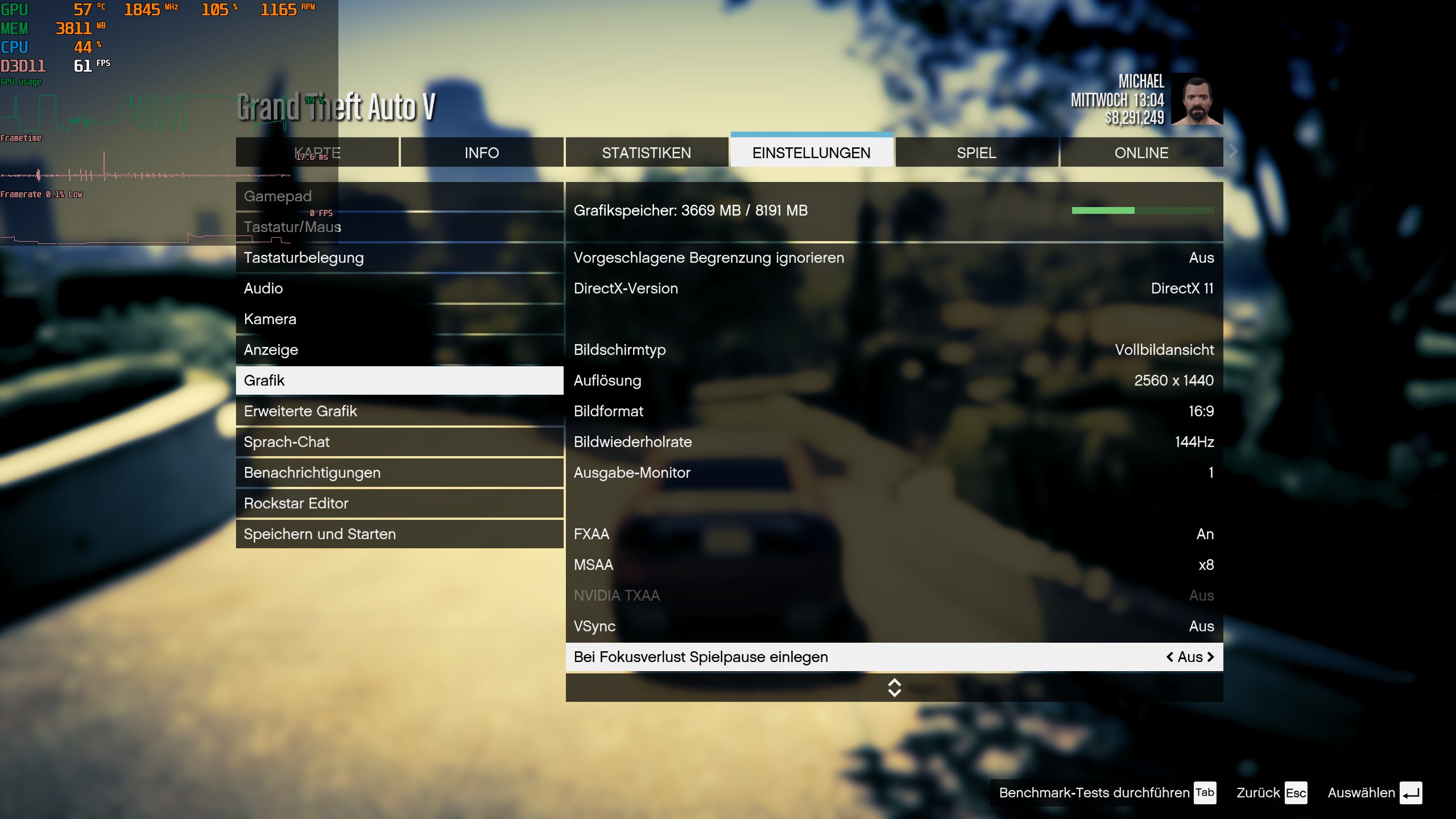Image resolution: width=1456 pixels, height=819 pixels.
Task: Switch to the SPIEL tab
Action: coord(976,152)
